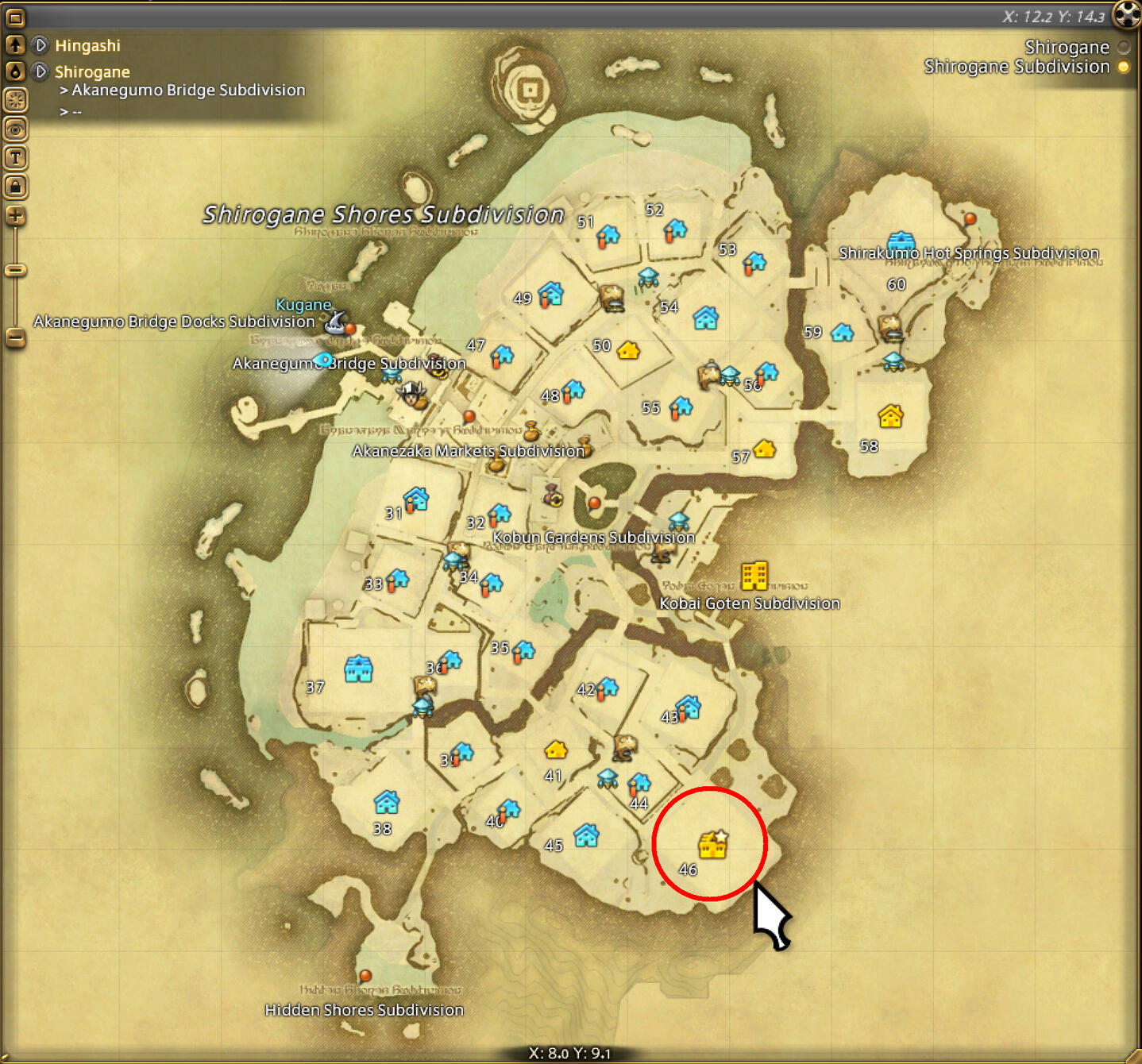
Task: Toggle the map window size button
Action: pos(15,17)
